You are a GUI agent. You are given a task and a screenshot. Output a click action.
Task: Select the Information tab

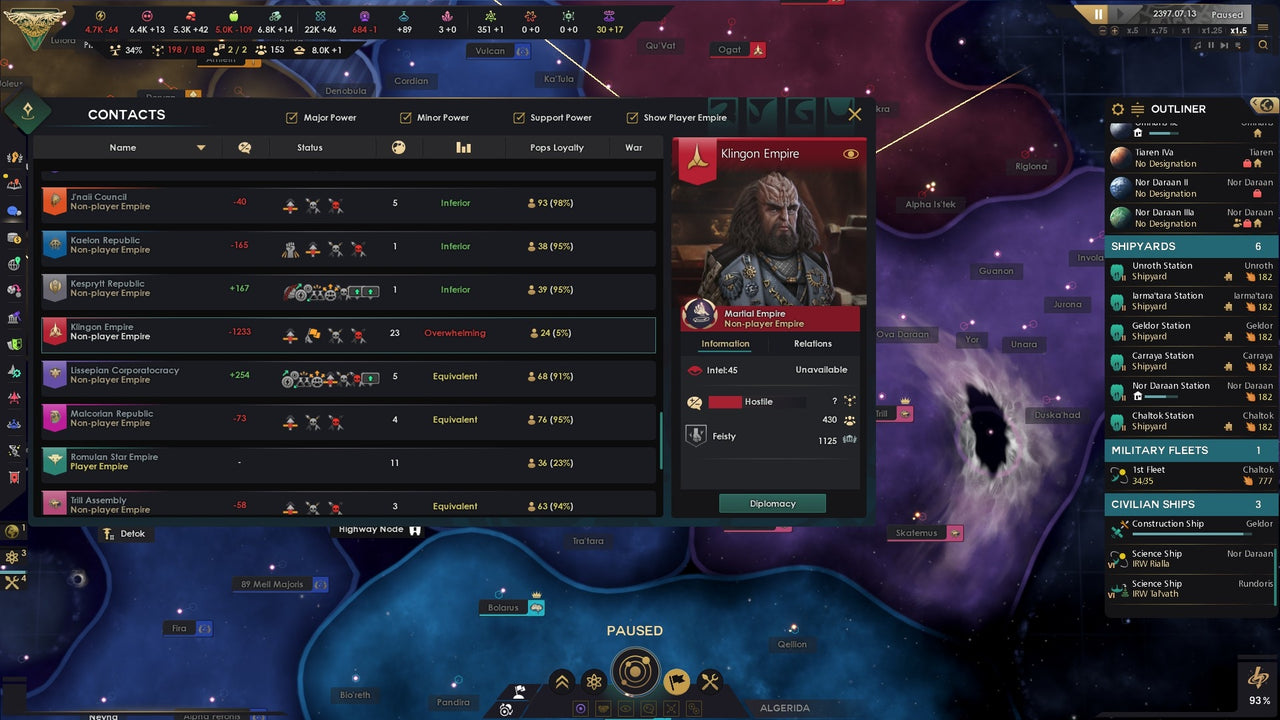(x=724, y=343)
